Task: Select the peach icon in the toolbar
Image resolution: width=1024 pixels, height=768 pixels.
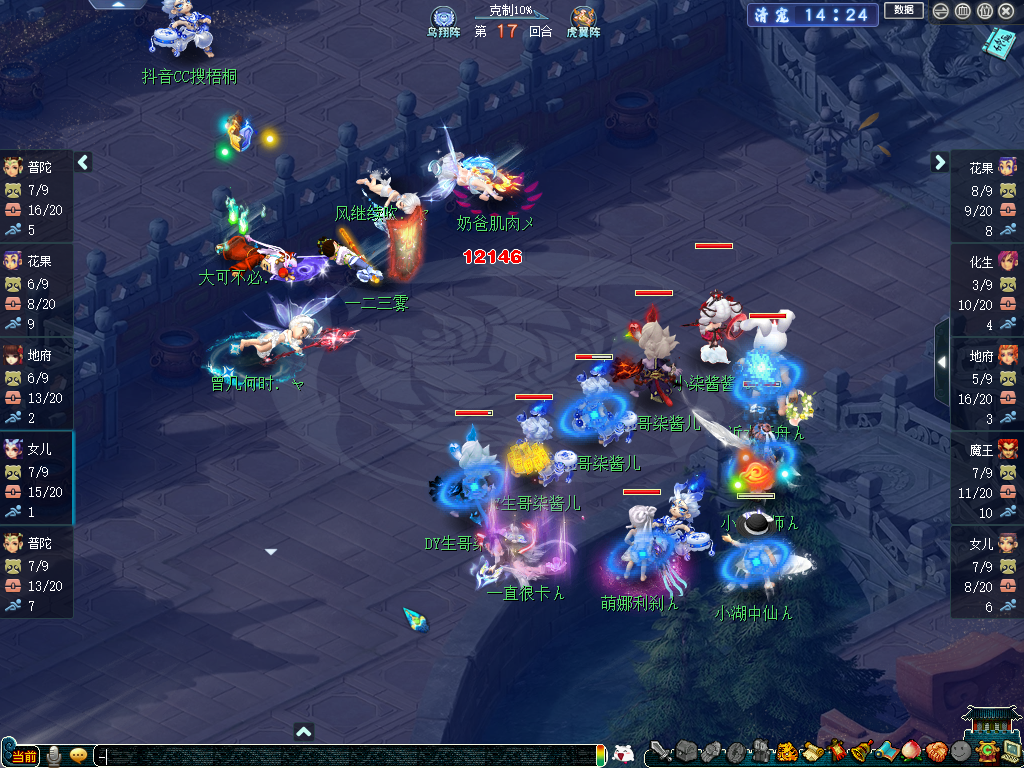Action: (x=910, y=751)
